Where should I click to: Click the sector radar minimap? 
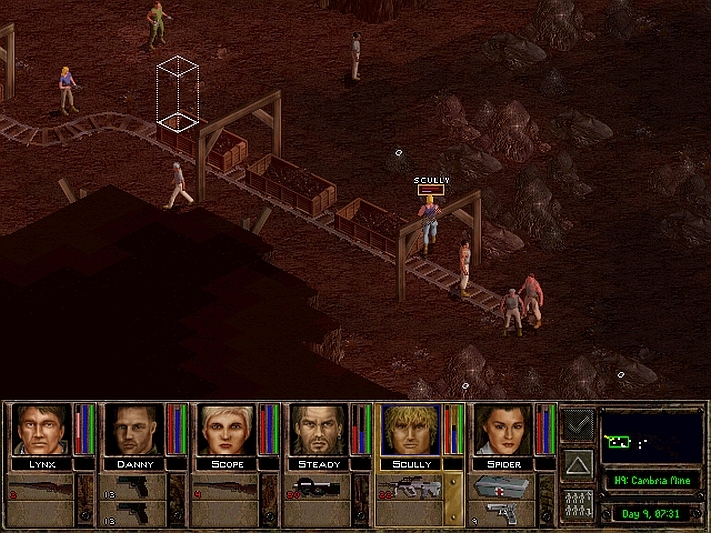[x=652, y=437]
